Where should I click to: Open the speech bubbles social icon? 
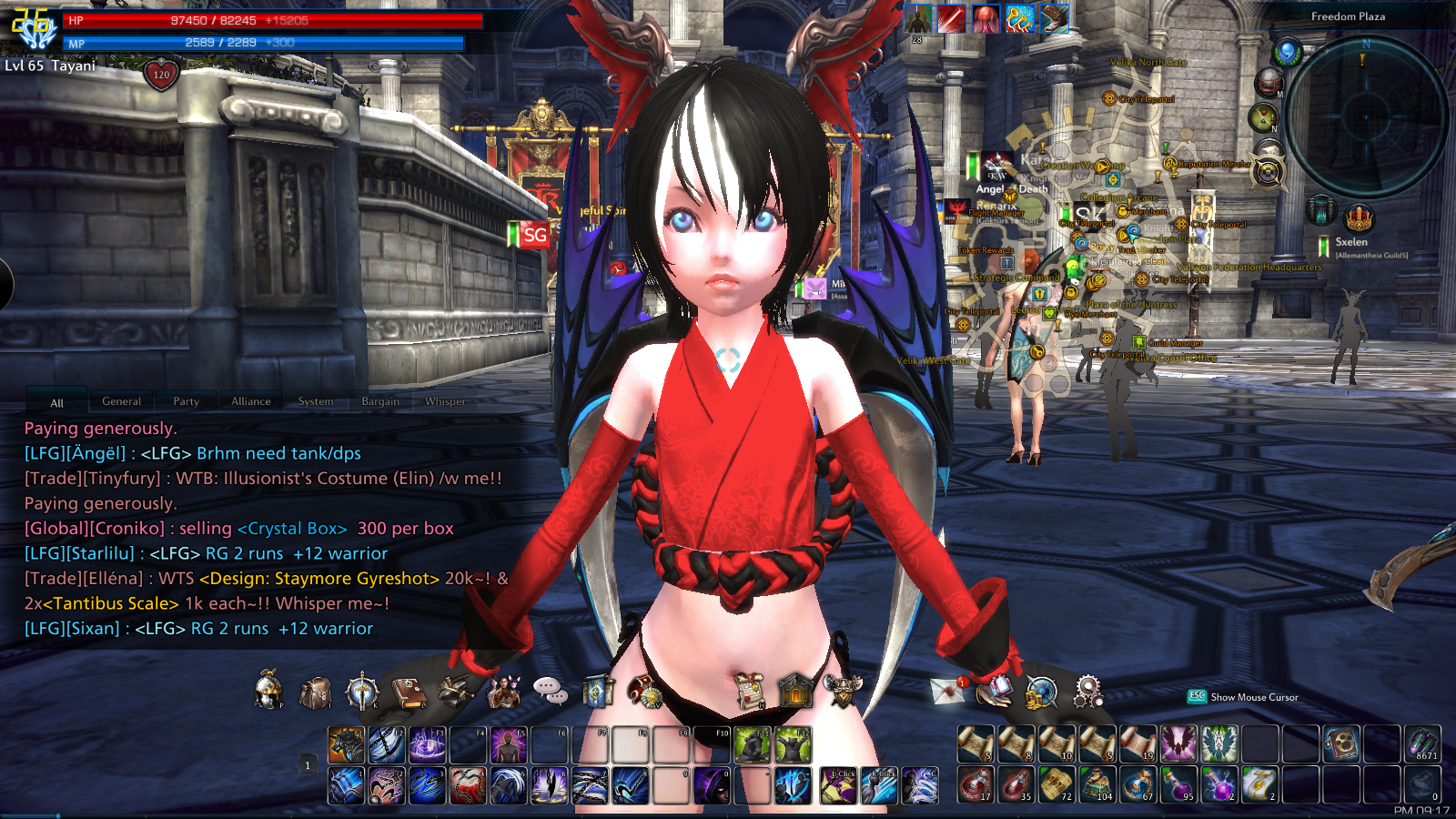pyautogui.click(x=550, y=692)
